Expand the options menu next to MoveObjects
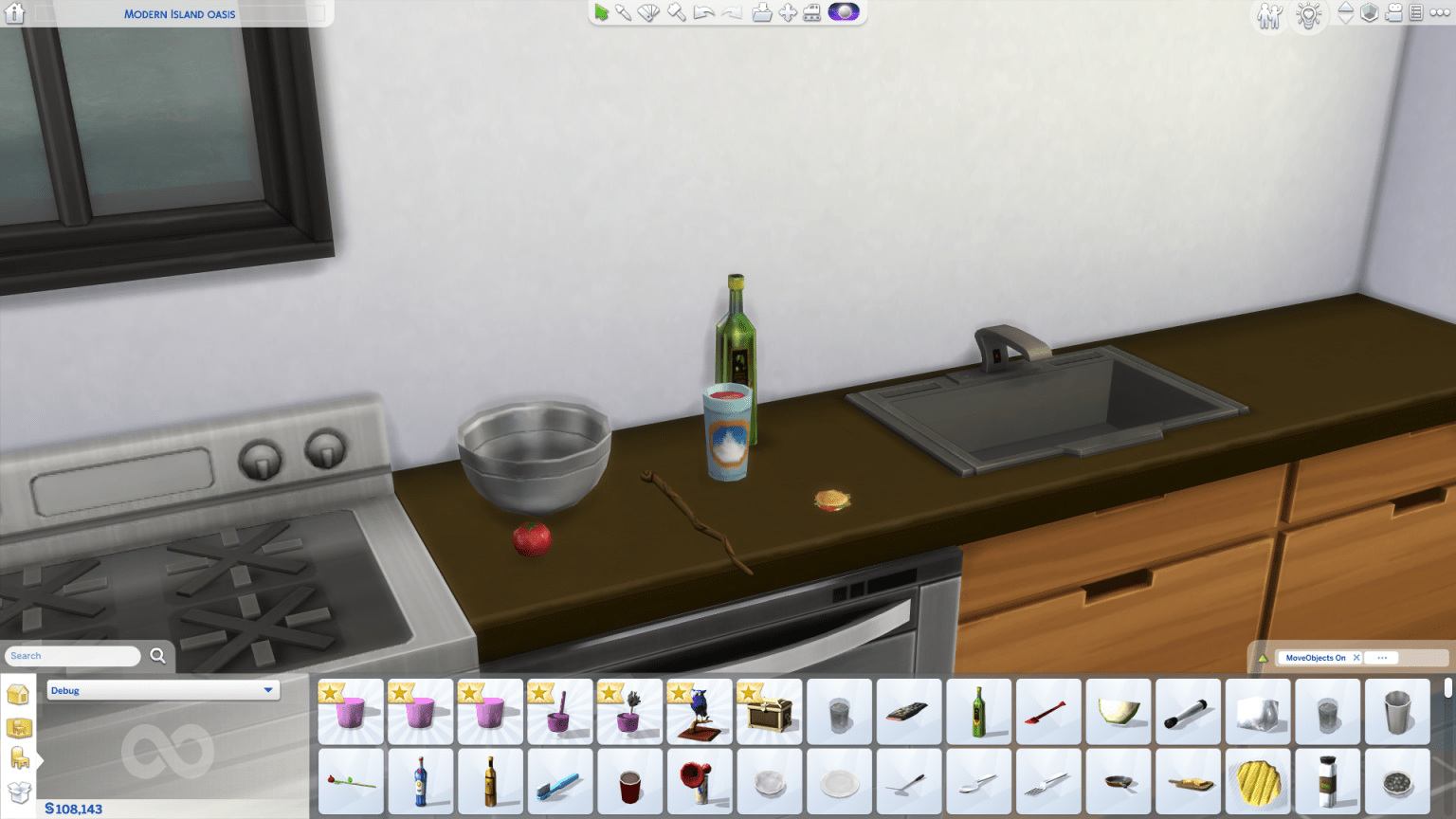1456x819 pixels. click(1382, 657)
